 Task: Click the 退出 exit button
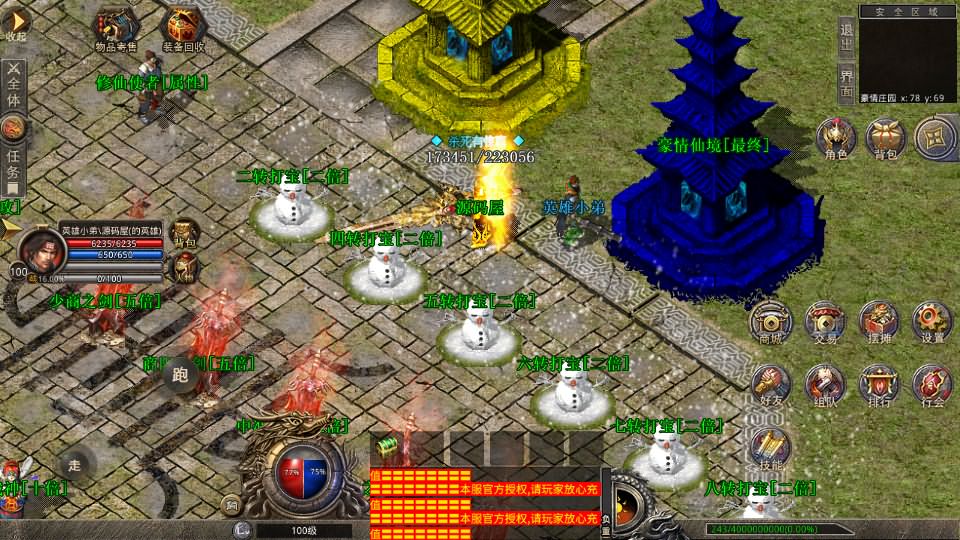pos(846,38)
